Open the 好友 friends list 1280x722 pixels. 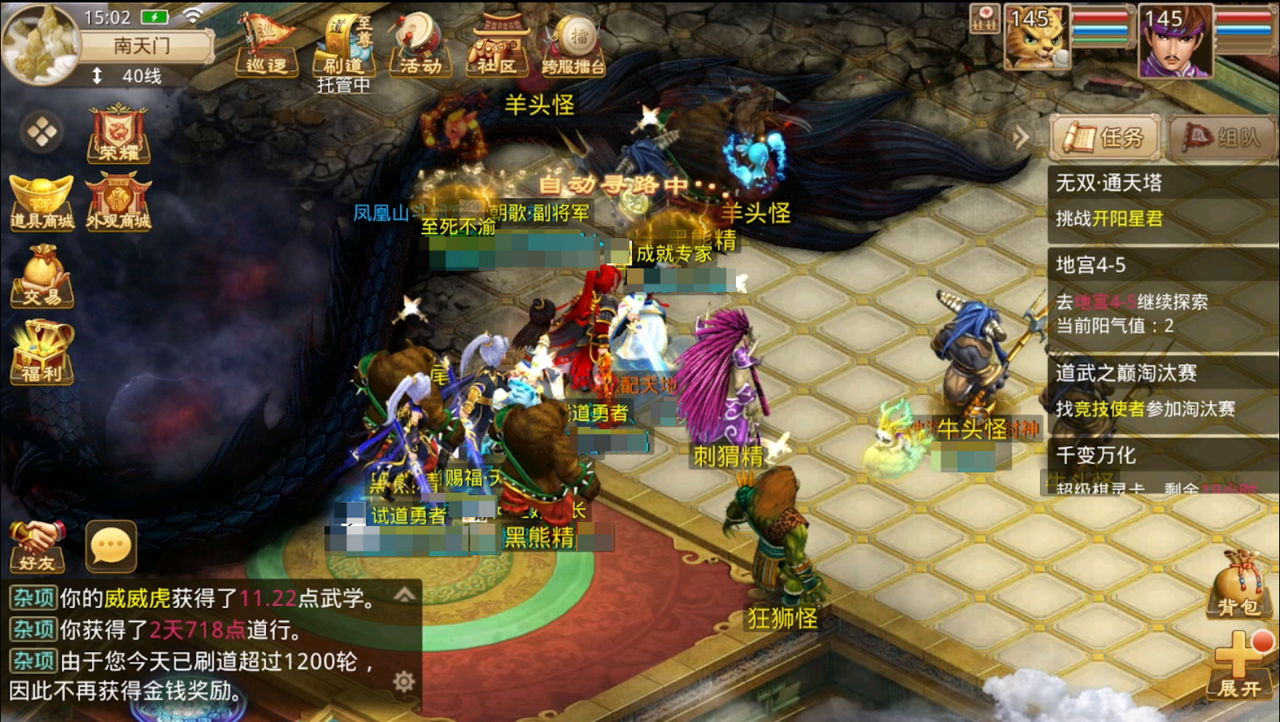tap(38, 546)
